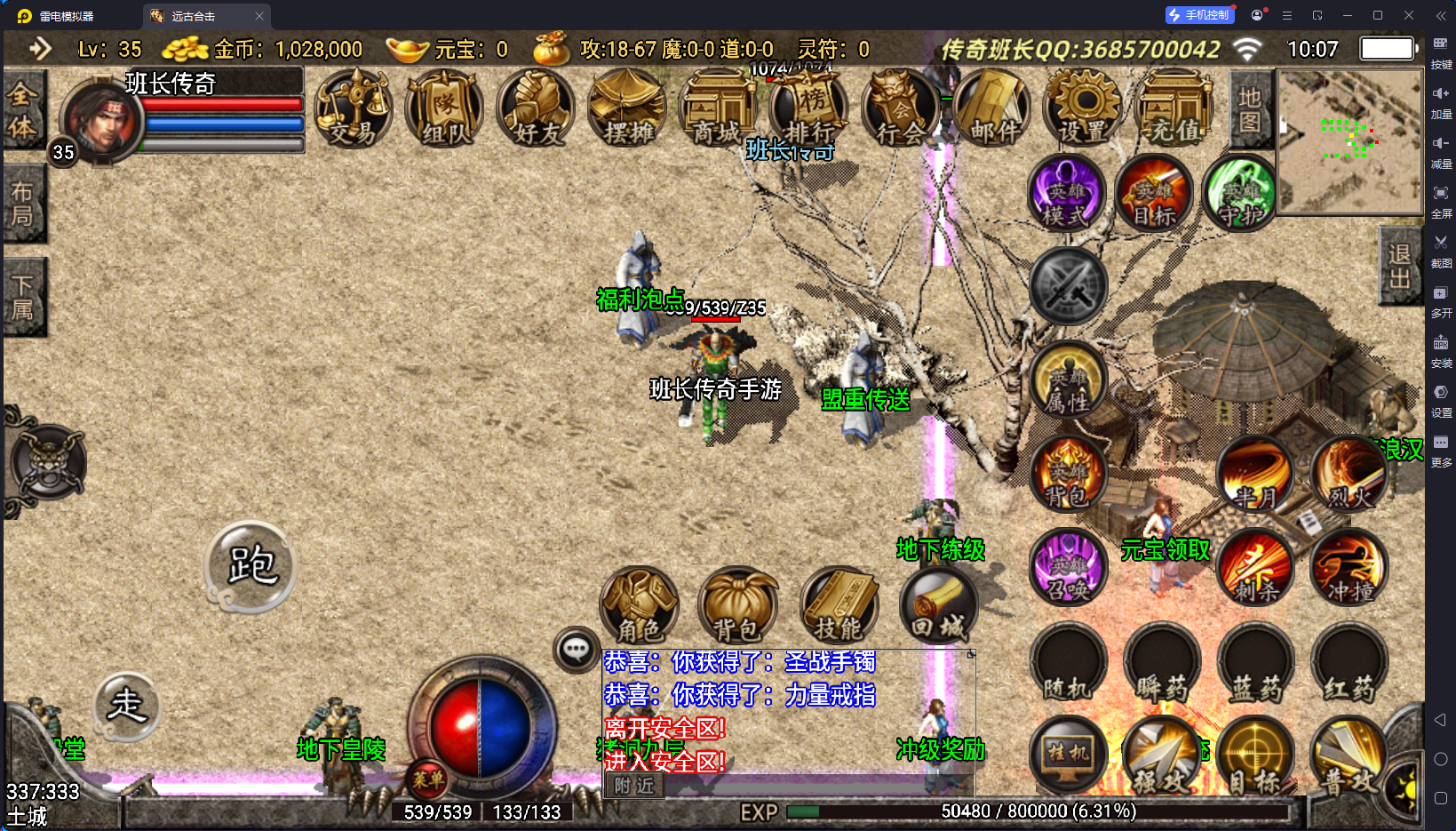Open the 充值 recharge menu
The height and width of the screenshot is (831, 1456).
point(1175,110)
